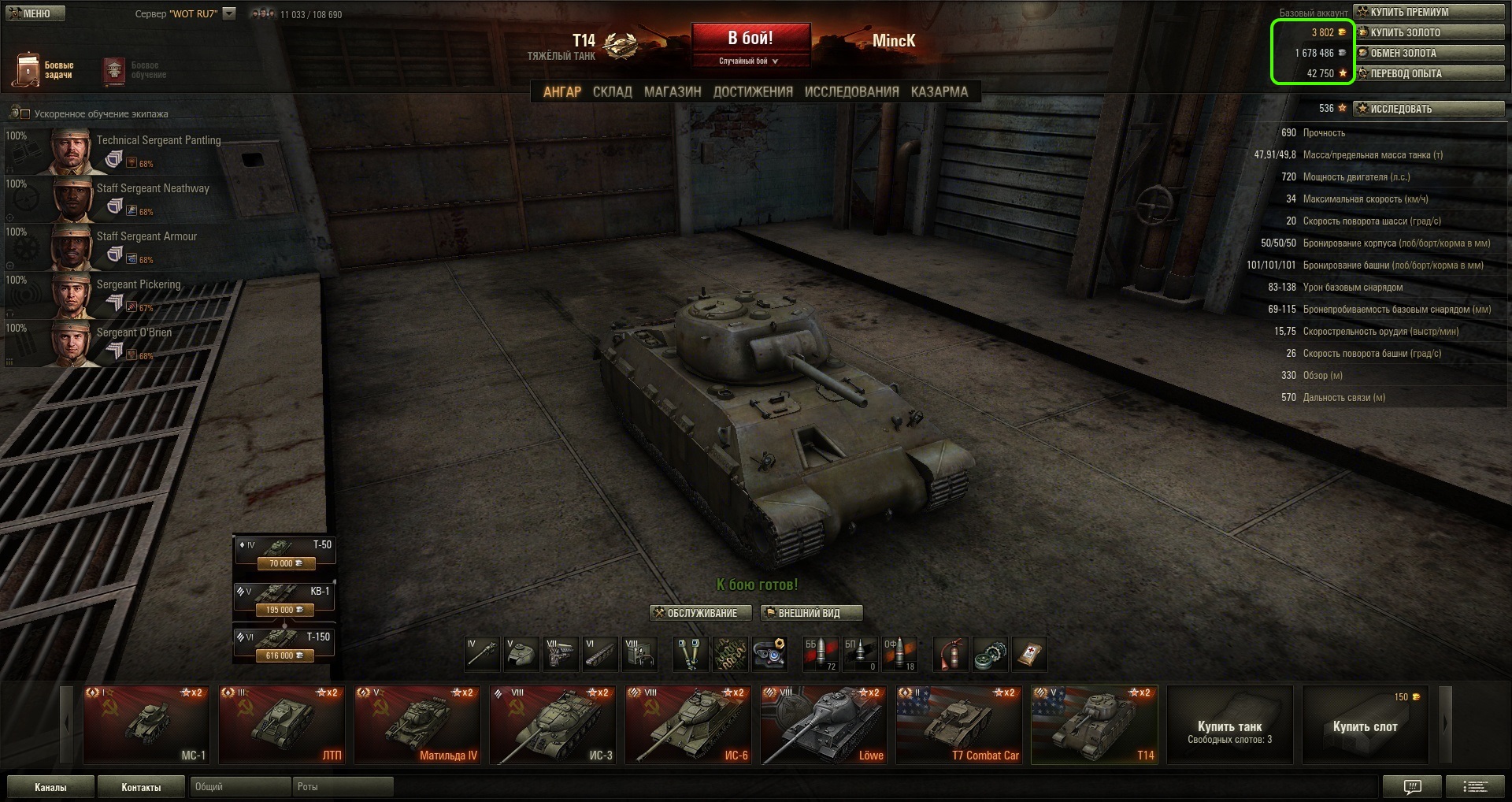Image resolution: width=1512 pixels, height=802 pixels.
Task: Click the ИССЛЕДОВАТЬ research button
Action: (1429, 109)
